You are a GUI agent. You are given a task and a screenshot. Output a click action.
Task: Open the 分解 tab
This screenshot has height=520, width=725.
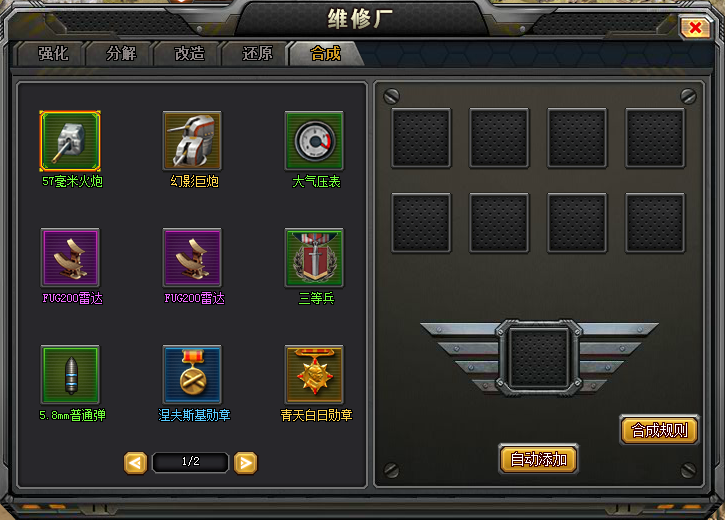tap(120, 53)
